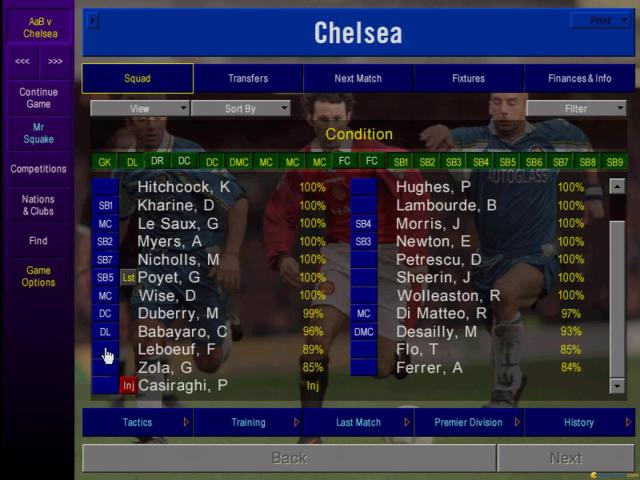The width and height of the screenshot is (640, 480).
Task: Open the Filter dropdown
Action: [x=577, y=108]
